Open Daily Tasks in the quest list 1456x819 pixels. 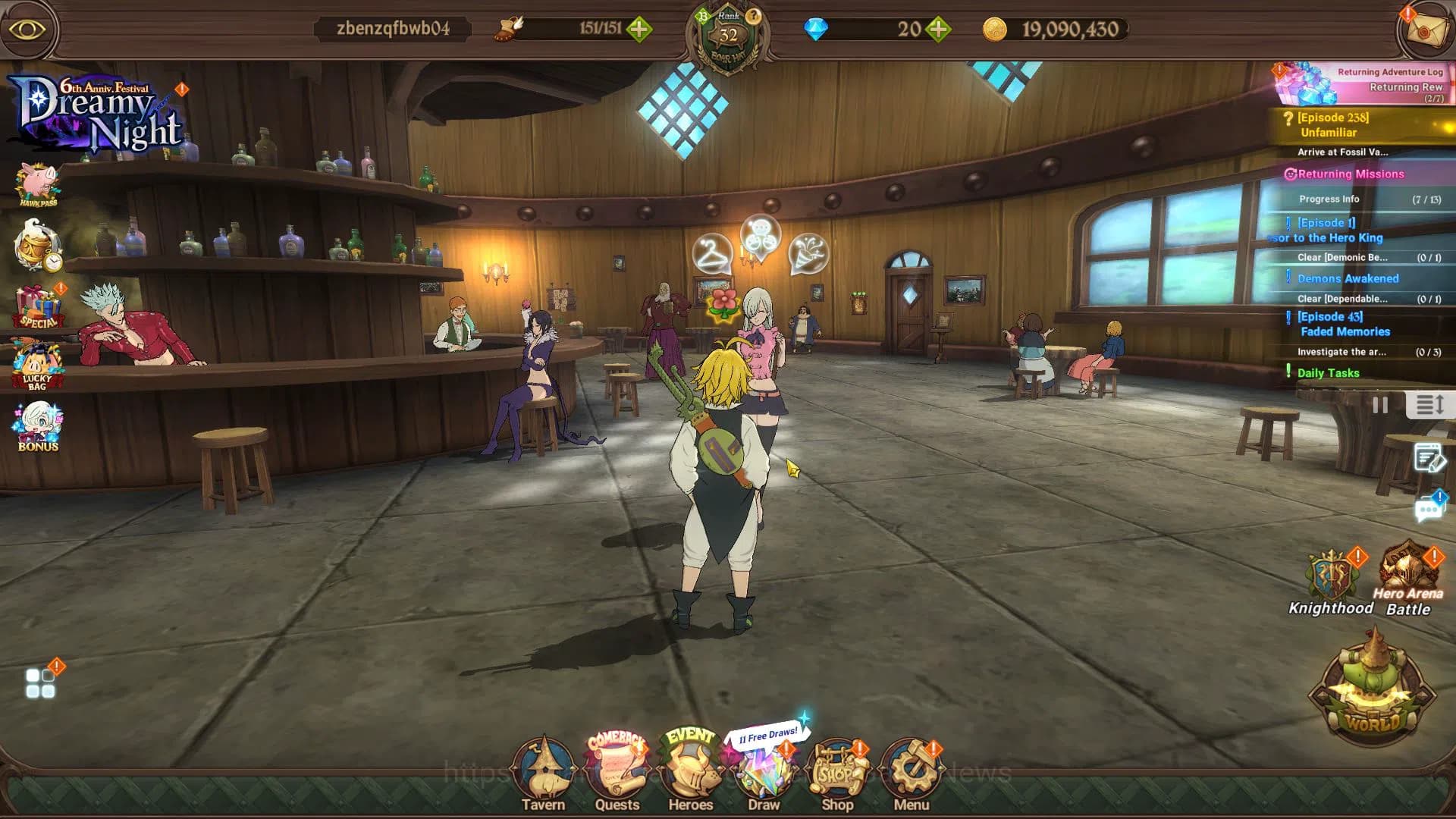click(1328, 372)
